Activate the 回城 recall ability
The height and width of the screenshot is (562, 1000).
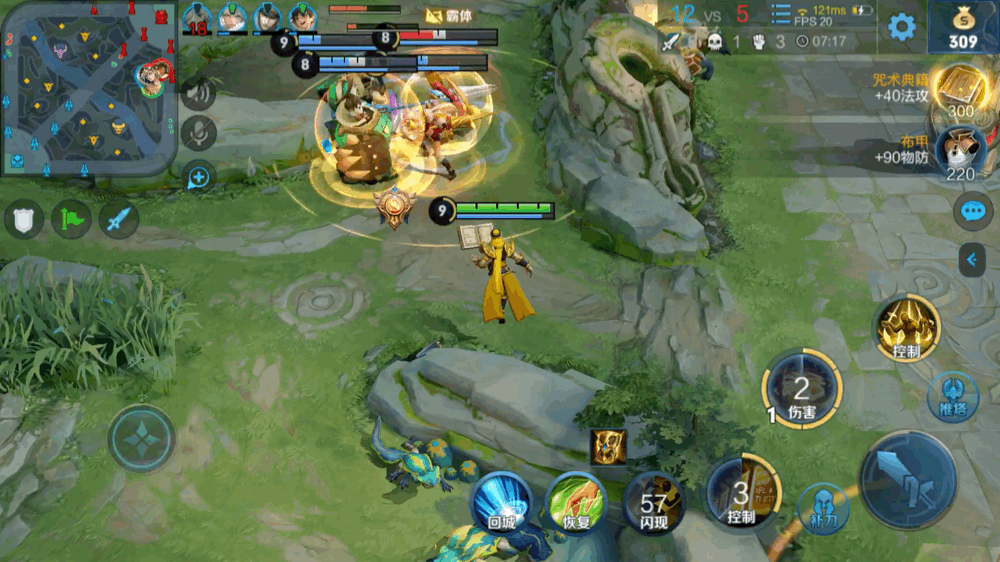501,502
